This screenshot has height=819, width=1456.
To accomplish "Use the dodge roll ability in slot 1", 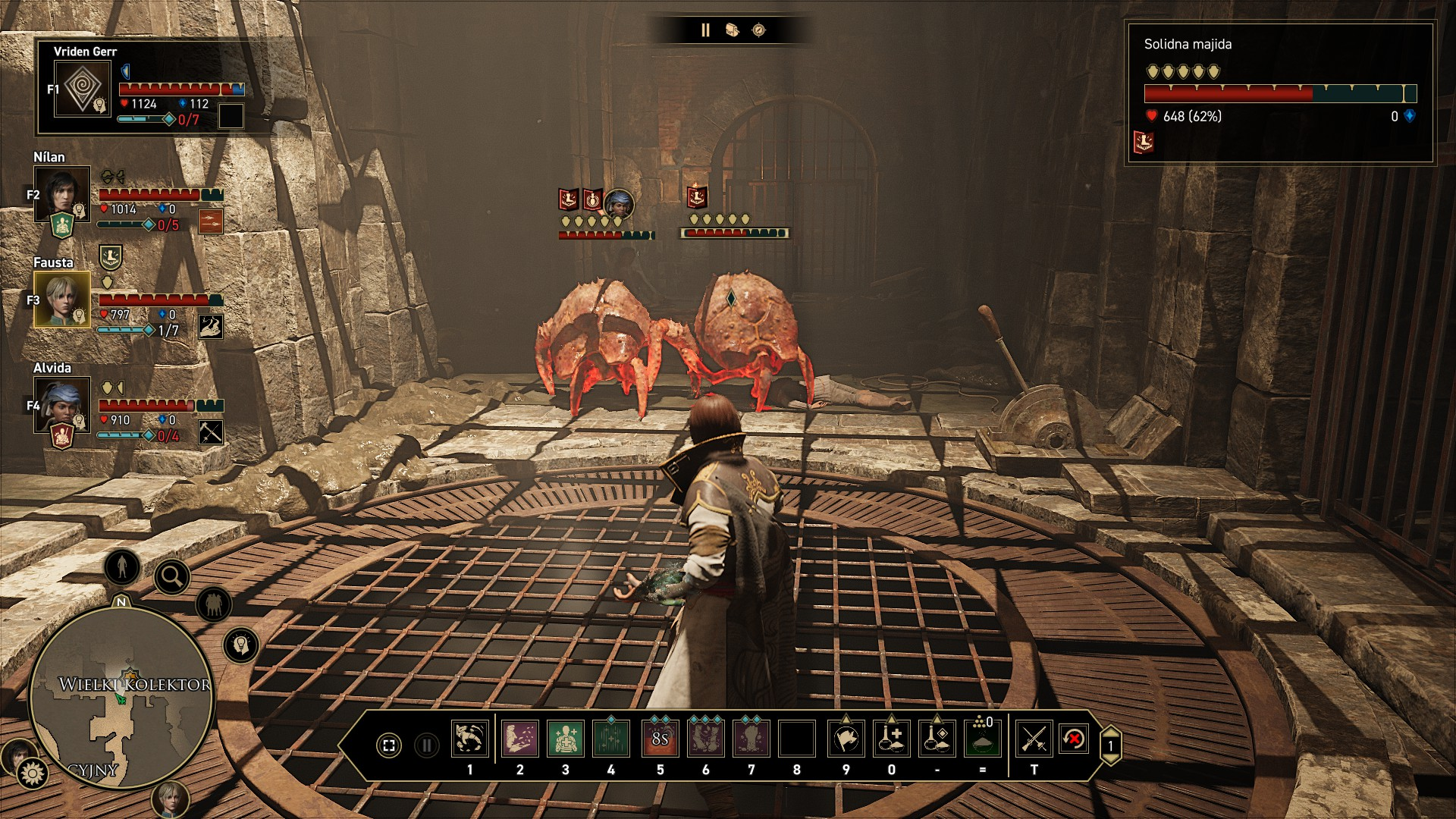I will [x=469, y=739].
